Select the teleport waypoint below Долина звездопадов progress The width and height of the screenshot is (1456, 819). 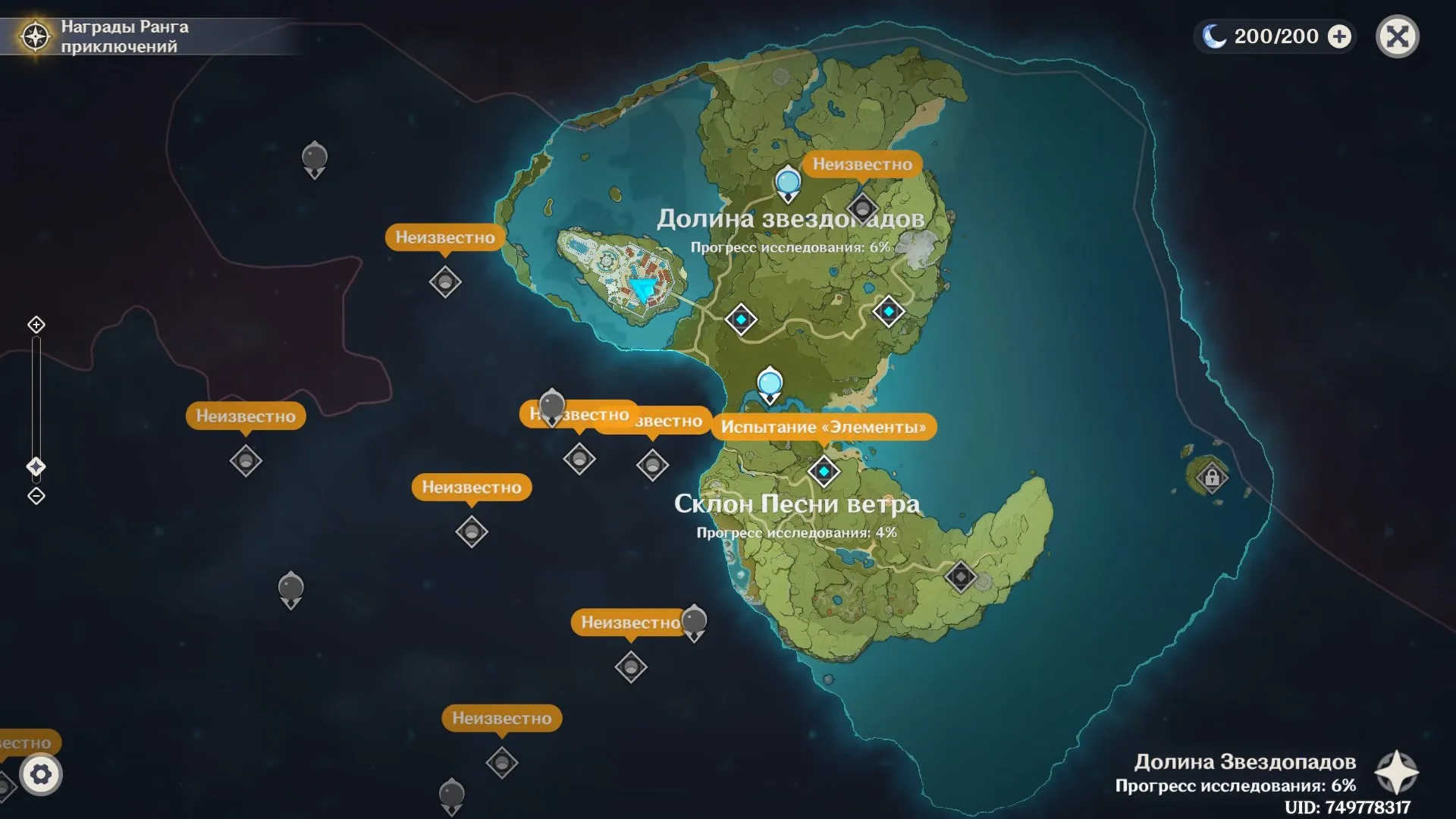(741, 319)
